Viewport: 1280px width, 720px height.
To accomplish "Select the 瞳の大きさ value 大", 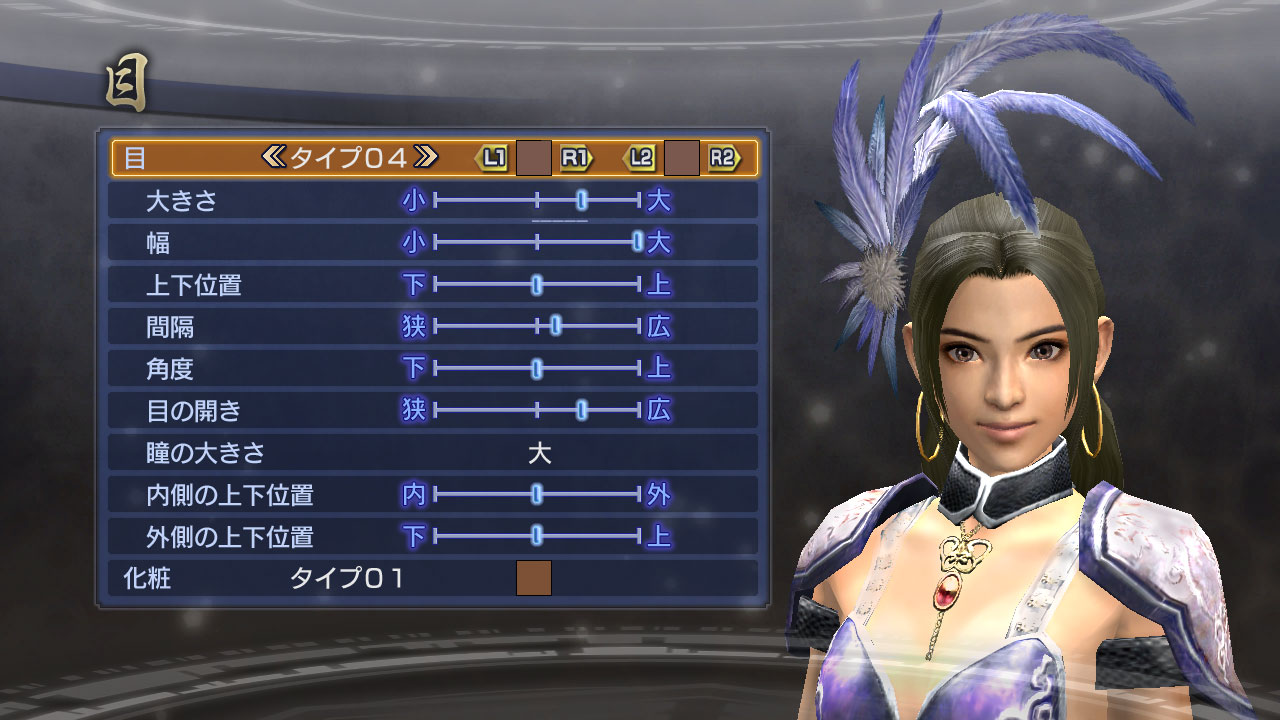I will pos(540,451).
